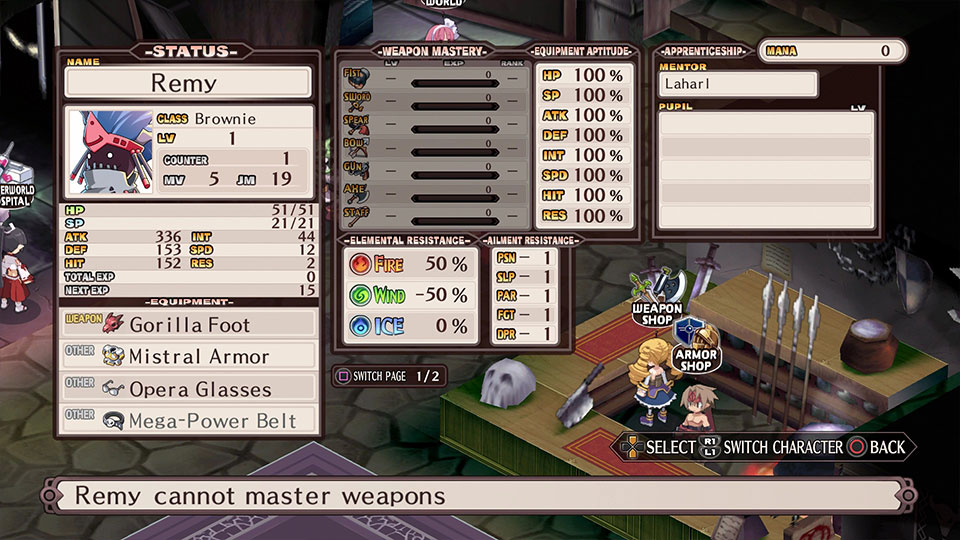
Task: Pick the Mega-Power Belt equipment slot
Action: [188, 420]
